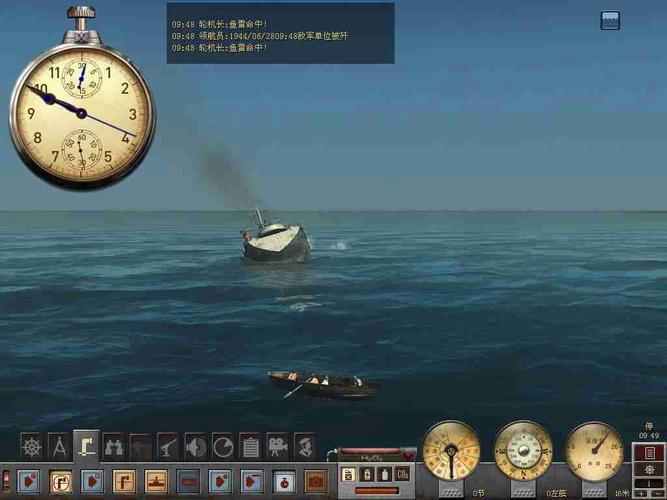This screenshot has width=667, height=500.
Task: Open the red message log button
Action: [x=649, y=453]
